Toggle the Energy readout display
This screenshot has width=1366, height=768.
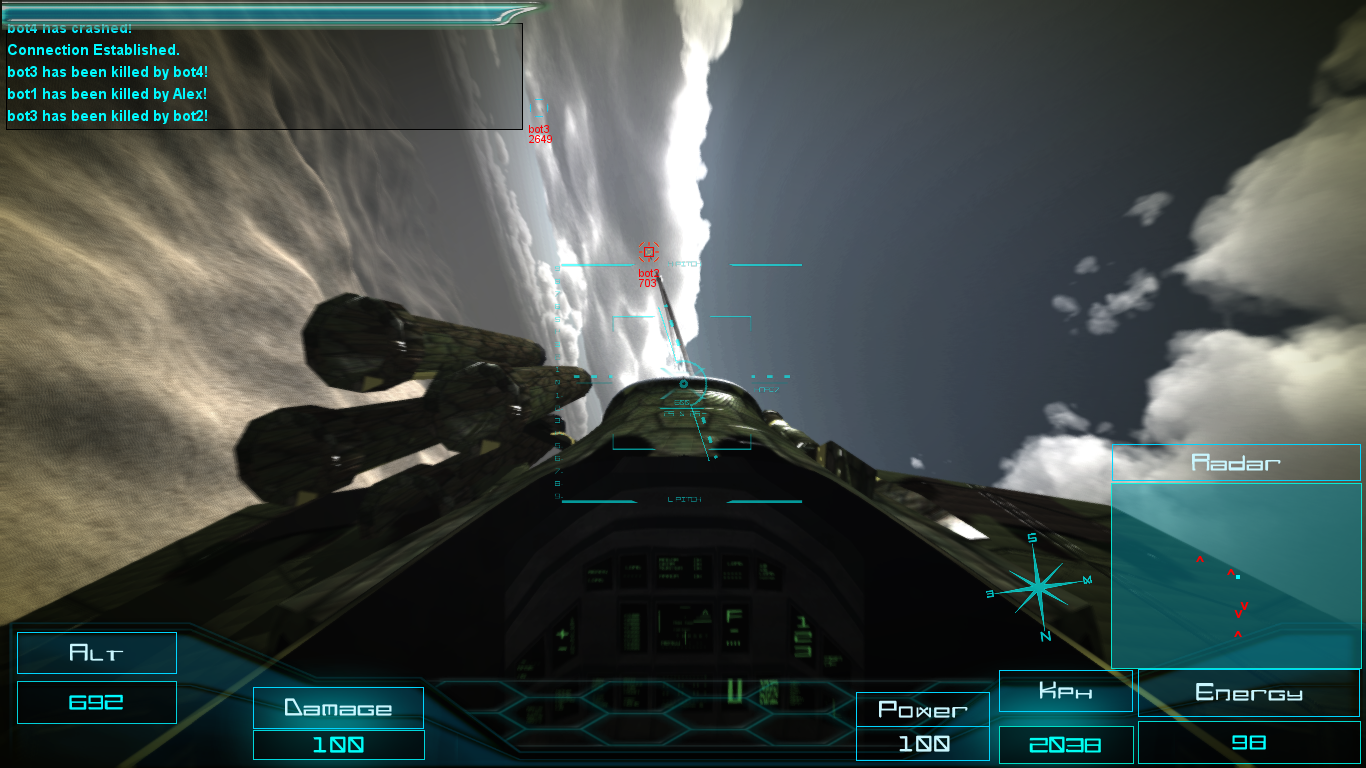point(1247,692)
